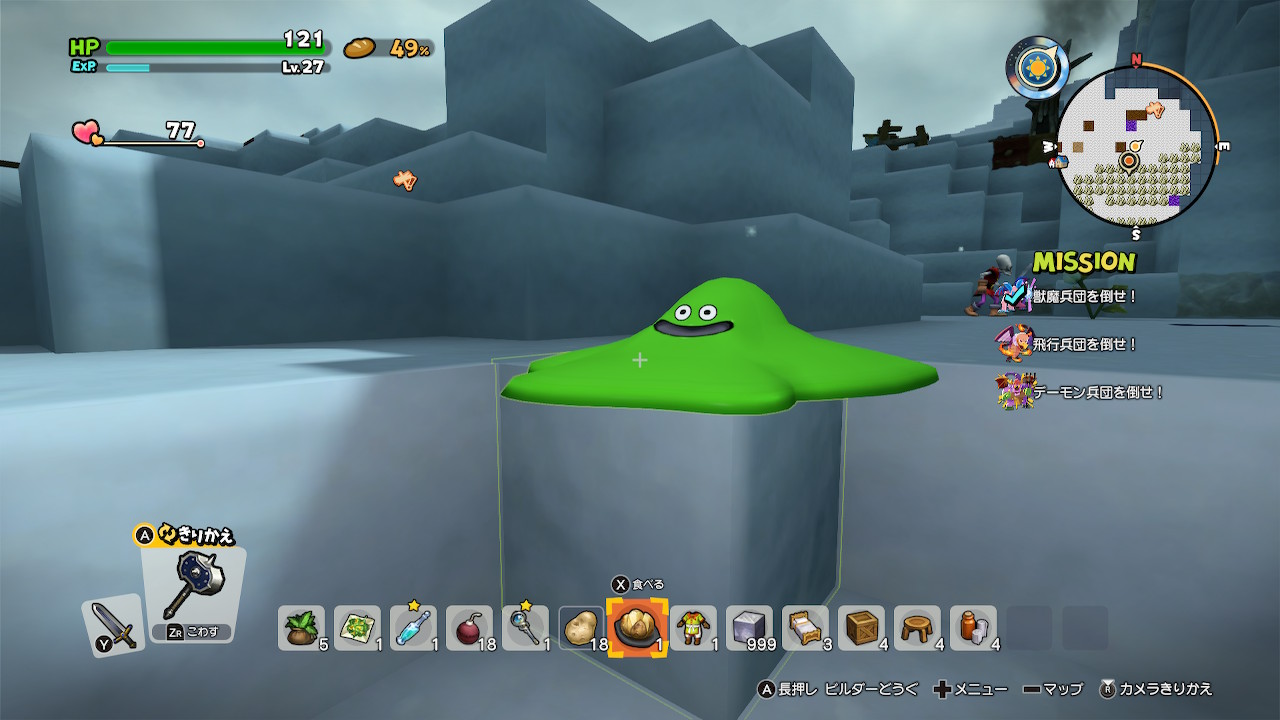Click the sun time-of-day indicator

tap(1037, 66)
